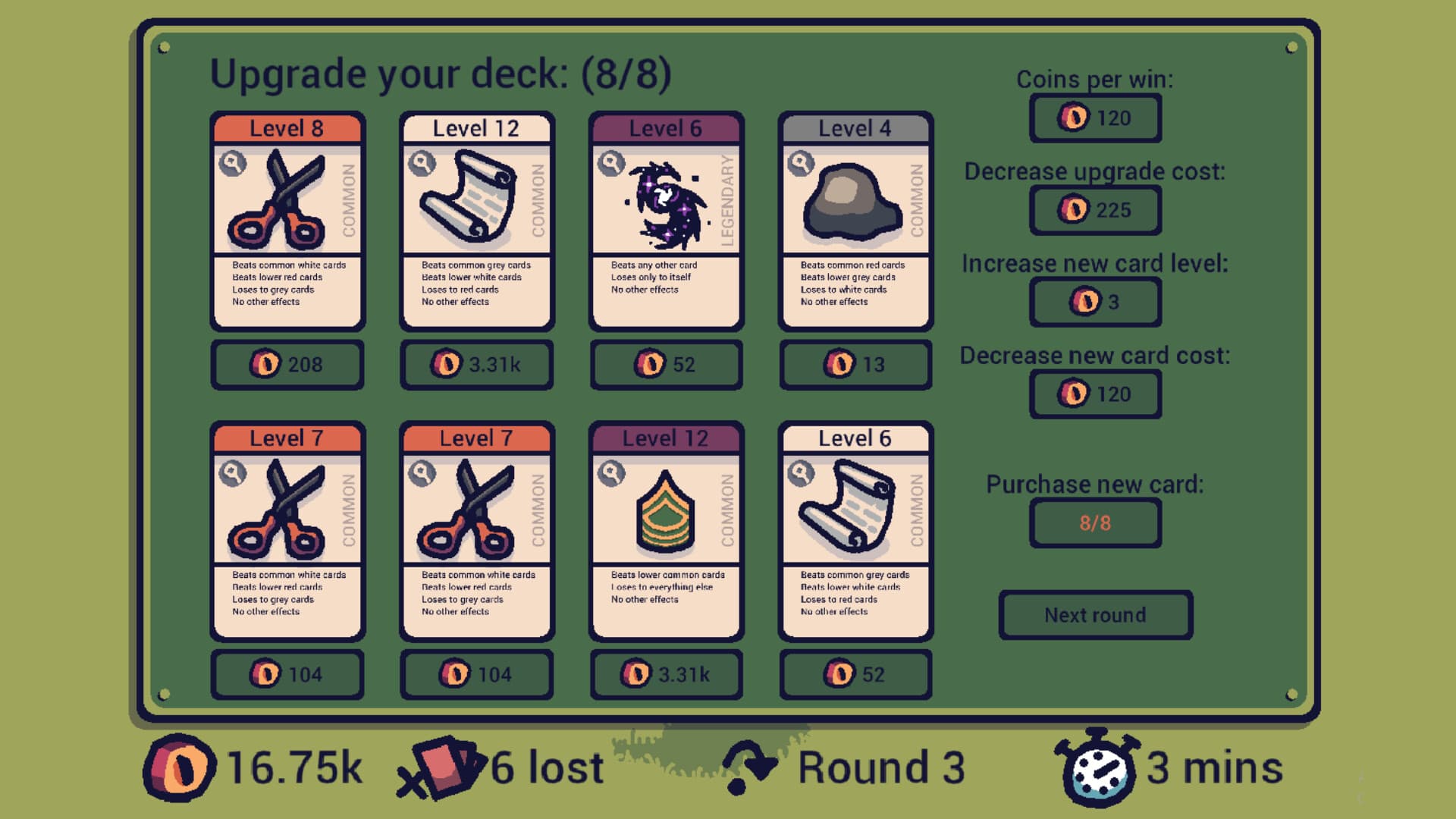Click the Level 12 scroll card

[x=476, y=220]
